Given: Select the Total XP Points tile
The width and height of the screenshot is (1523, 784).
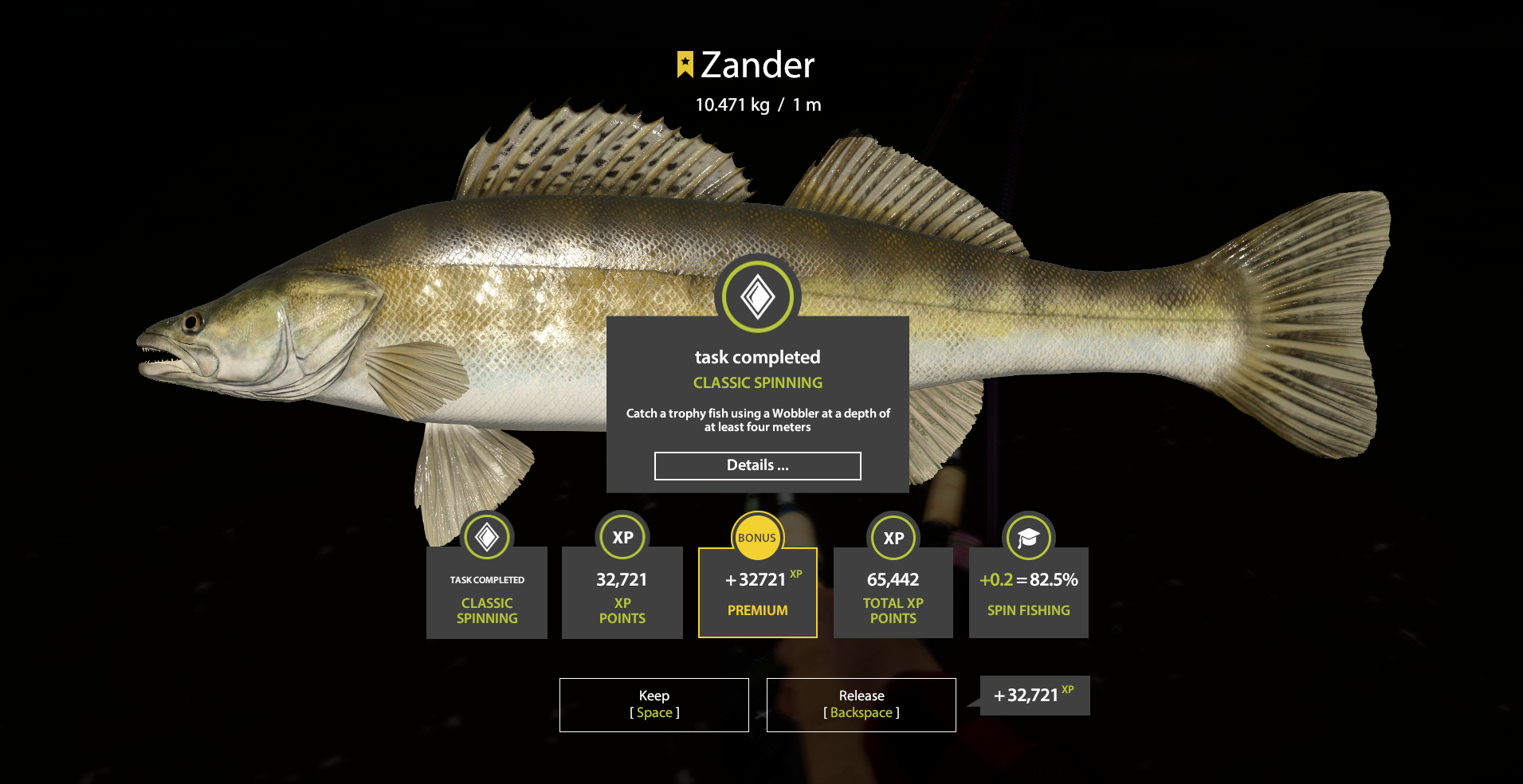Looking at the screenshot, I should [x=893, y=593].
